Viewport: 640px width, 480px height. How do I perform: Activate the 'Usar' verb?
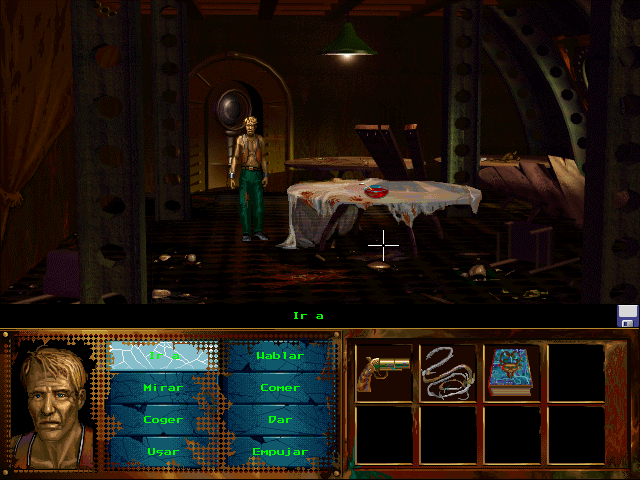(163, 451)
